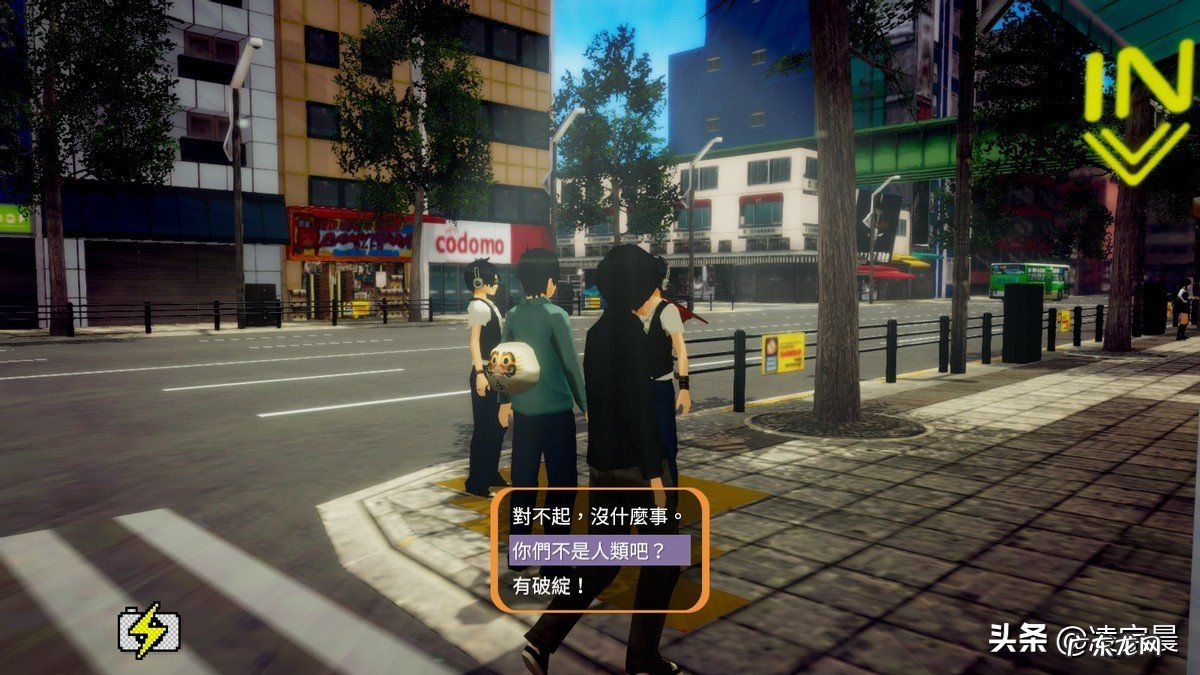The height and width of the screenshot is (675, 1200).
Task: Click the lightning bolt camera icon
Action: (149, 630)
